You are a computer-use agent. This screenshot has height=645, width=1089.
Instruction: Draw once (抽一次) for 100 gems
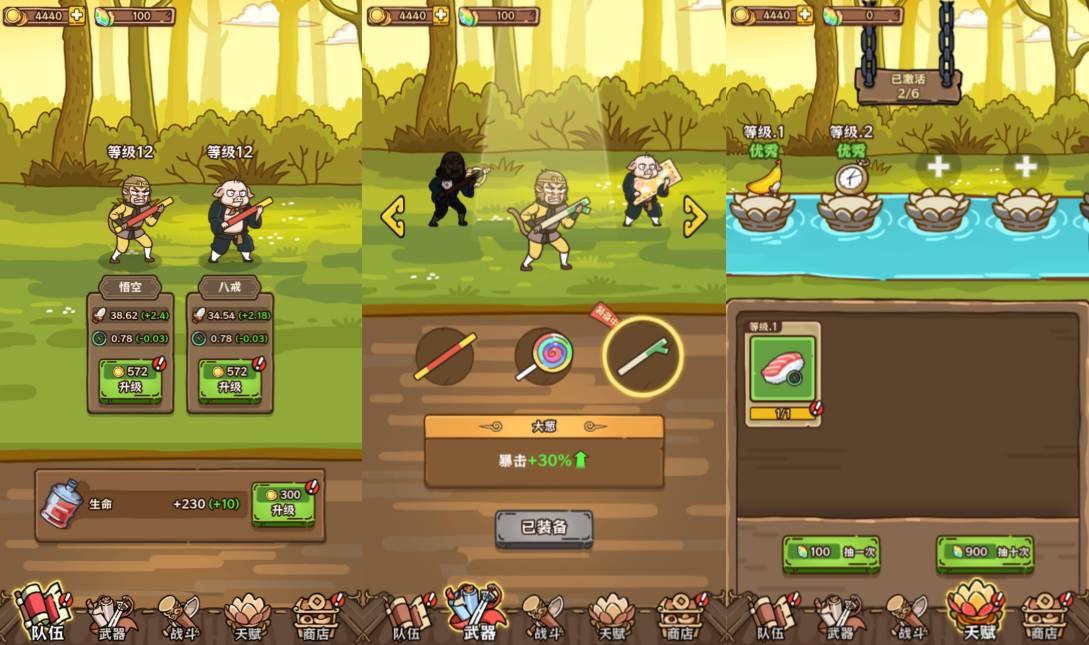(831, 552)
